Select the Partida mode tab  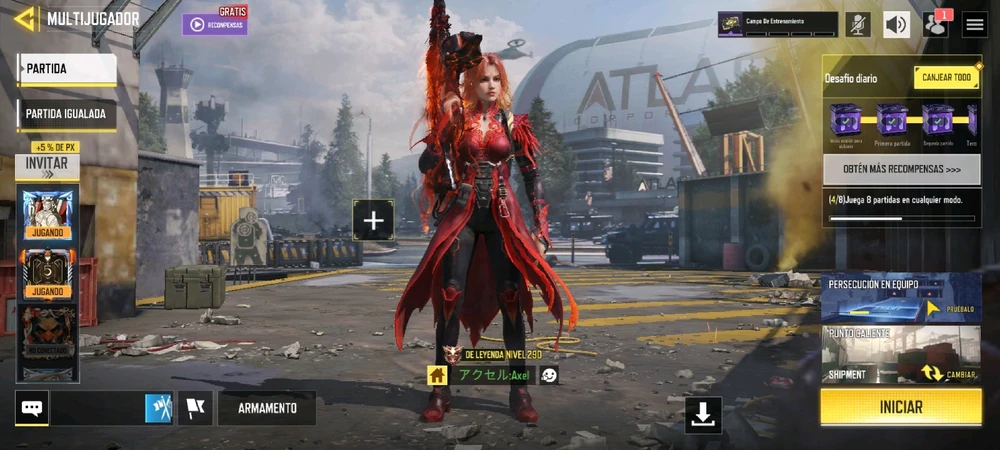pos(67,69)
